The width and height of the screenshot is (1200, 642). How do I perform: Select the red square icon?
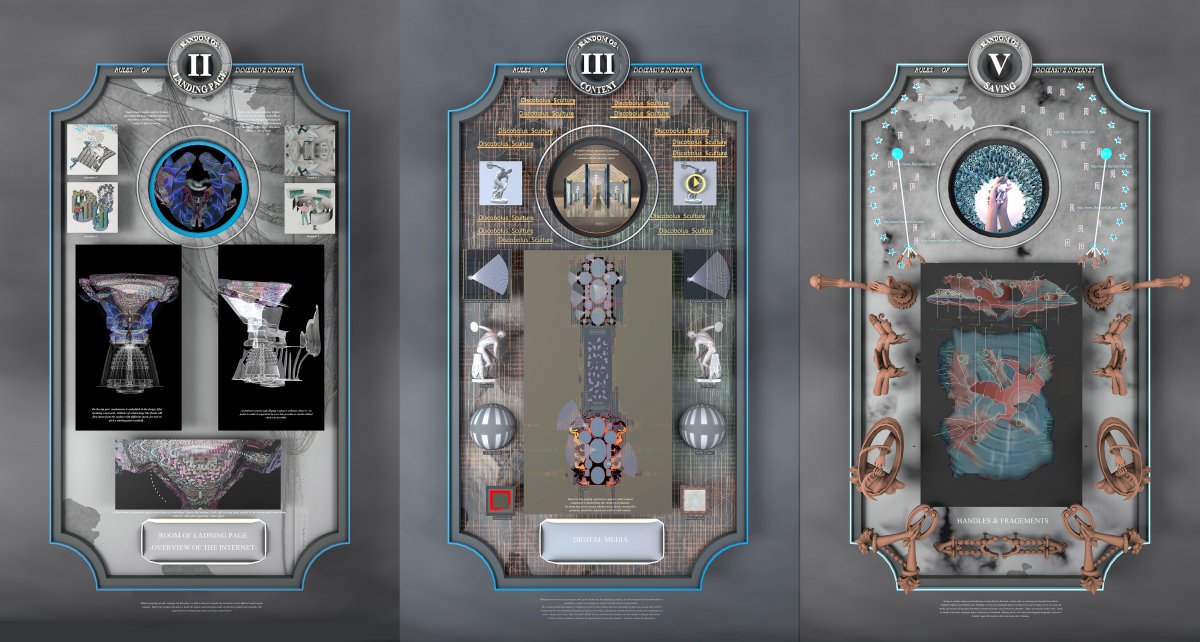(499, 499)
